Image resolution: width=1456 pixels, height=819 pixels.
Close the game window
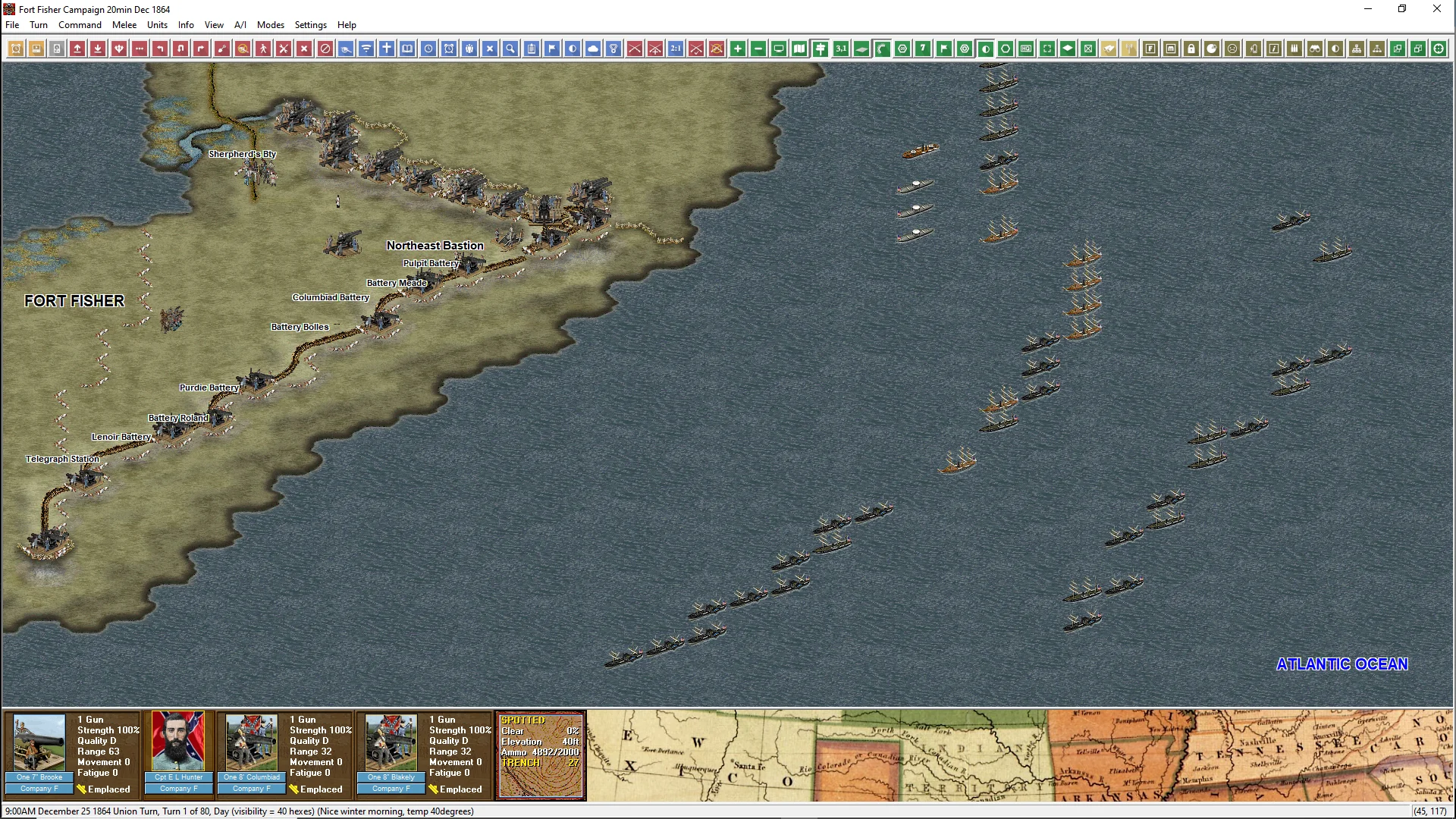pos(1436,9)
